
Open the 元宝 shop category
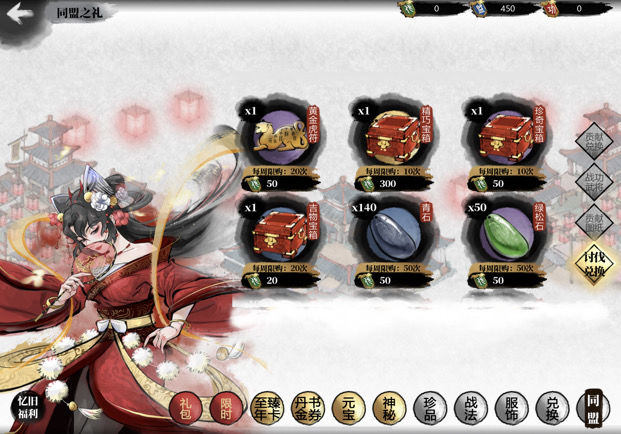(348, 407)
